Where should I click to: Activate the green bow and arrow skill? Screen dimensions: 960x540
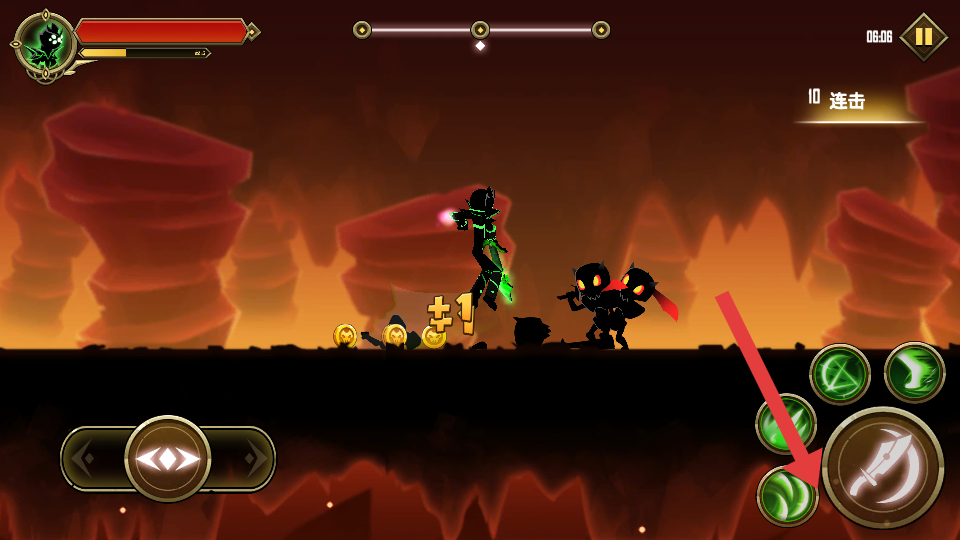click(840, 374)
